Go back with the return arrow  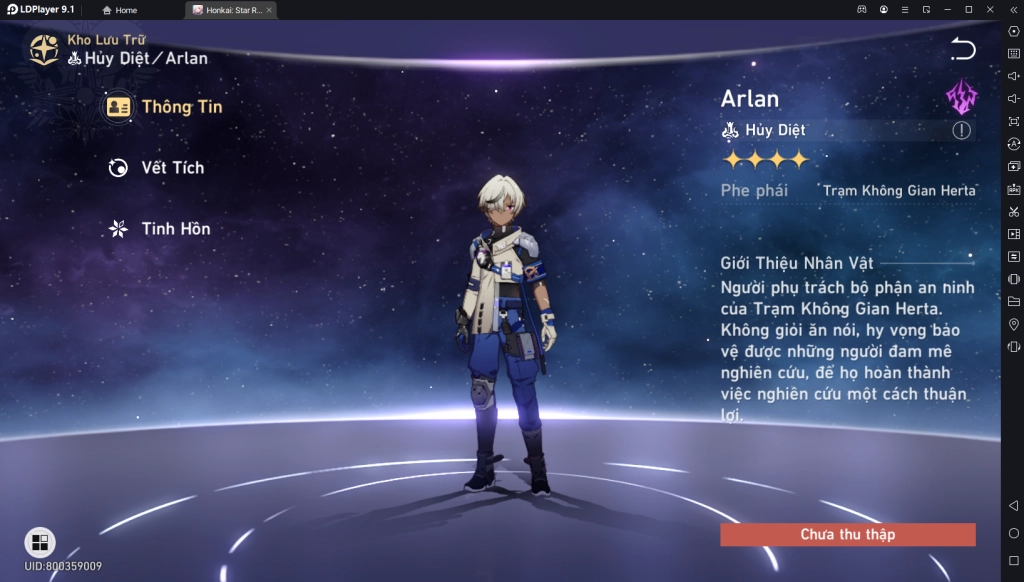(x=962, y=49)
